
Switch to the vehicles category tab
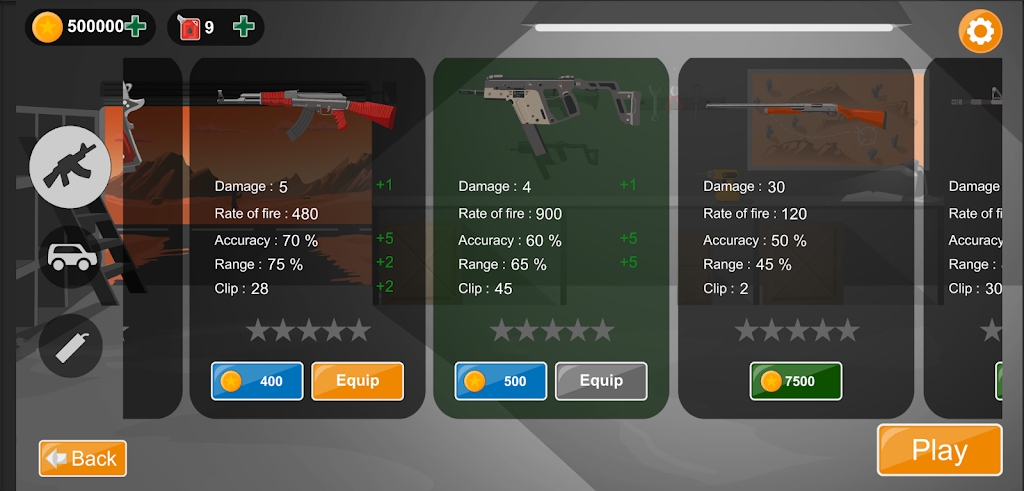71,257
